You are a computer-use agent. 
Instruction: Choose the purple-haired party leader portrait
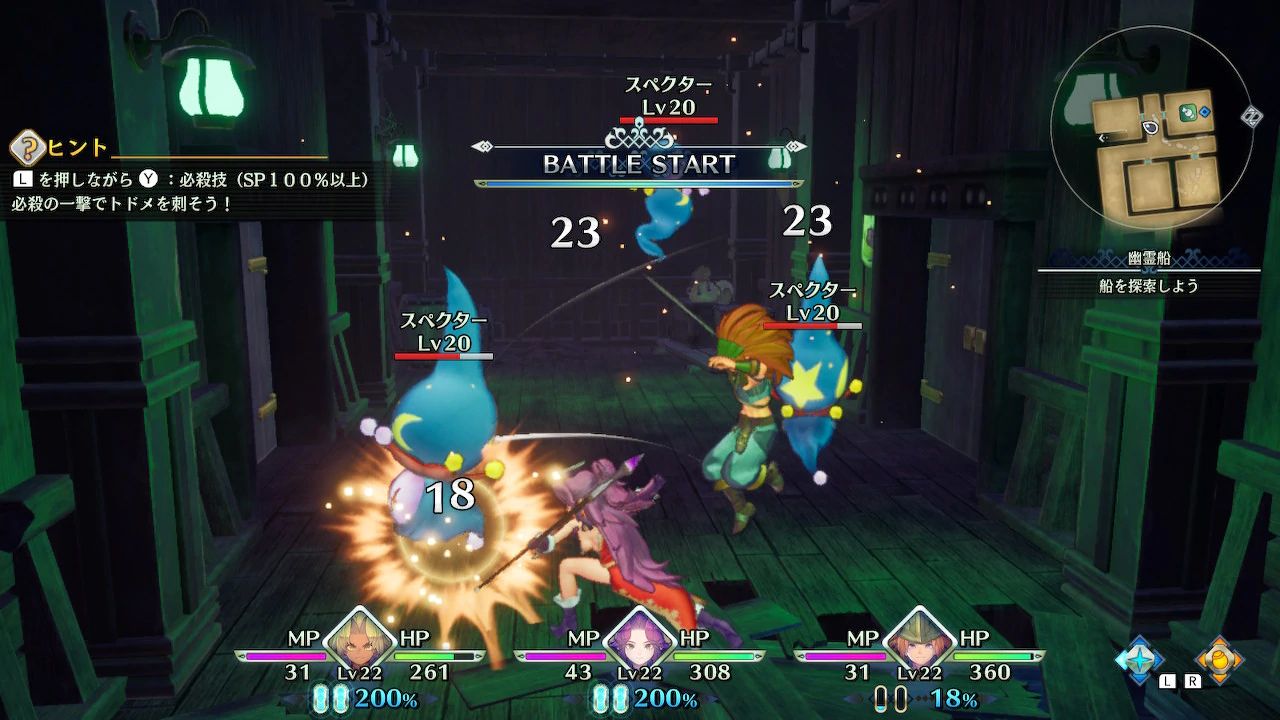(639, 636)
